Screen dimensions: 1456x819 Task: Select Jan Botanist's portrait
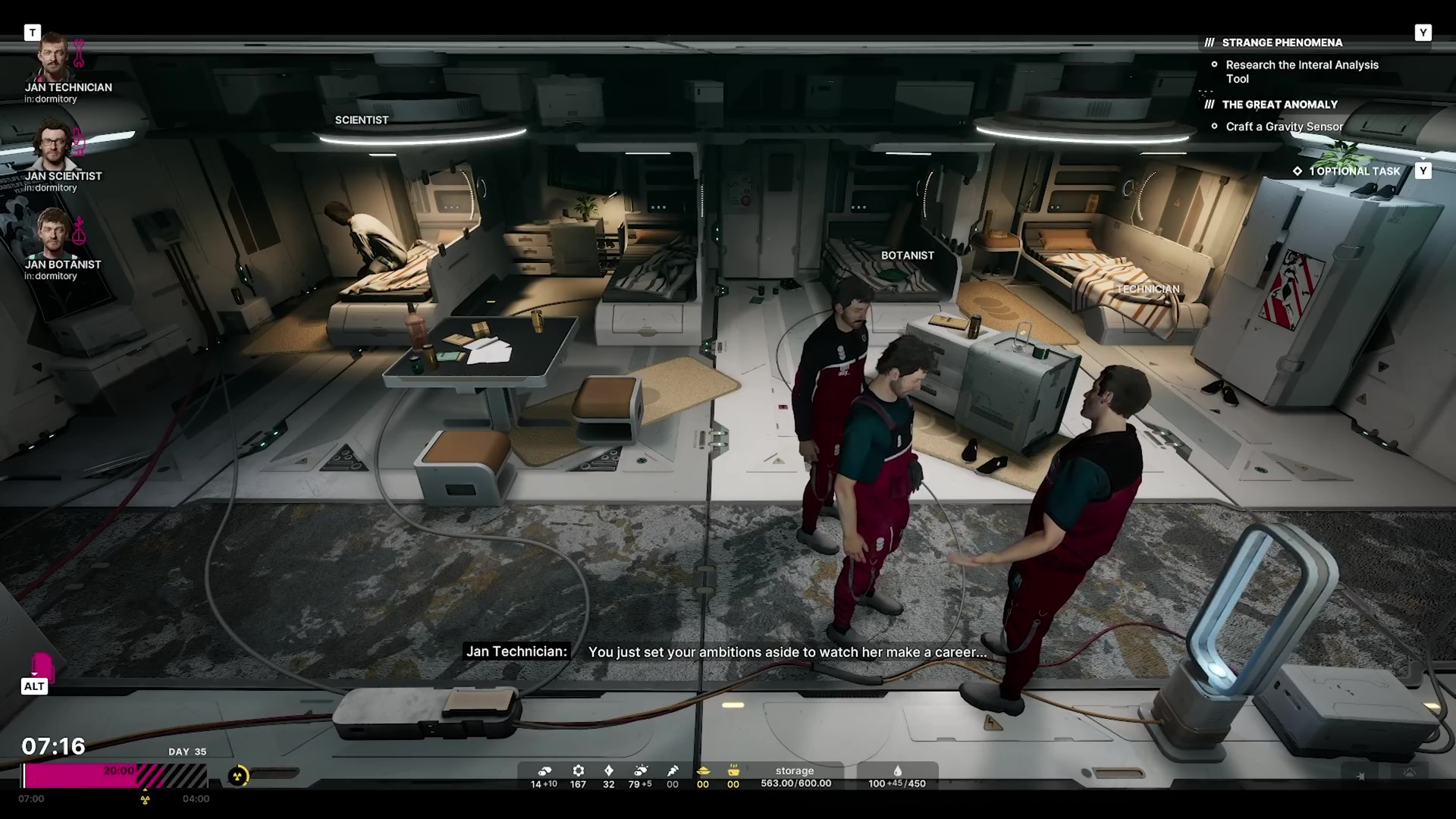pos(53,235)
